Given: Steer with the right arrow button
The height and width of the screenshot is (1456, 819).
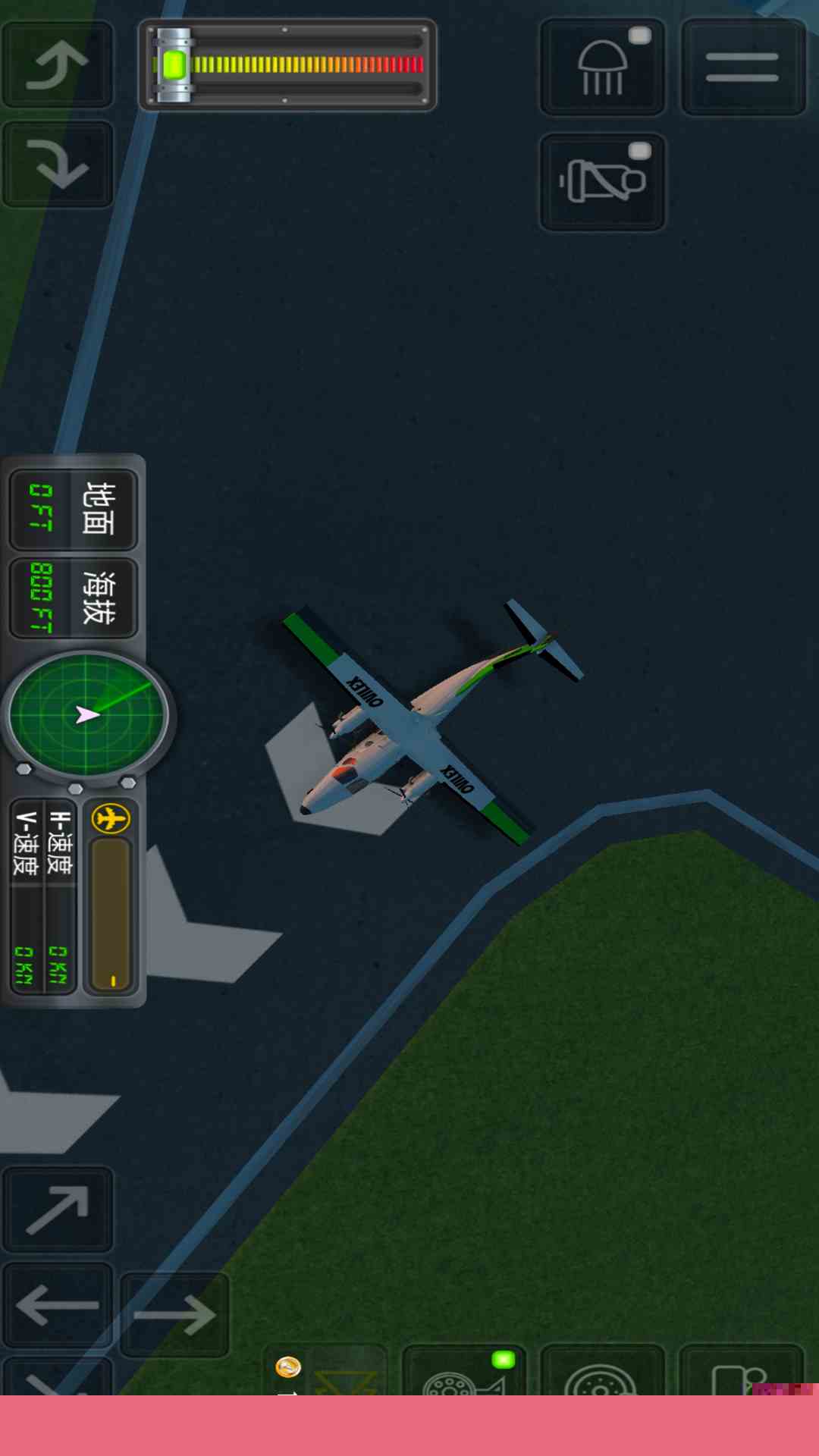Looking at the screenshot, I should [x=174, y=1313].
